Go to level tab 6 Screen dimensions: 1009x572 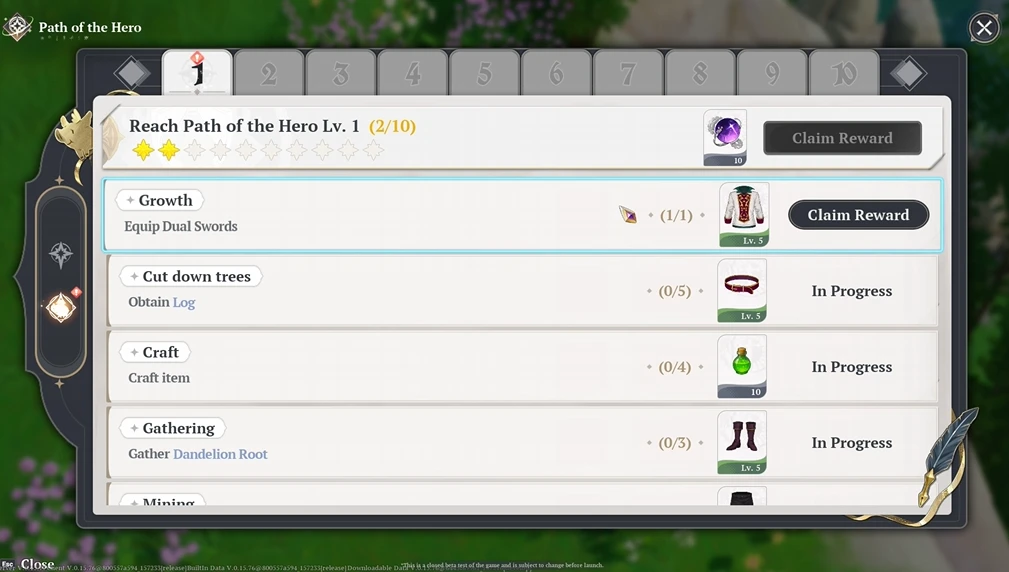[x=557, y=73]
